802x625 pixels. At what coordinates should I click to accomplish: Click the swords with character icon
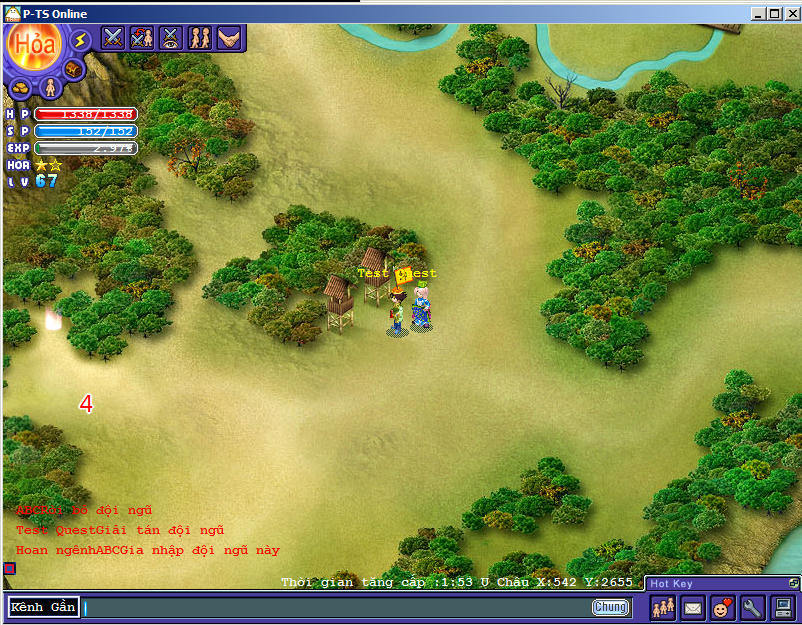click(x=142, y=38)
